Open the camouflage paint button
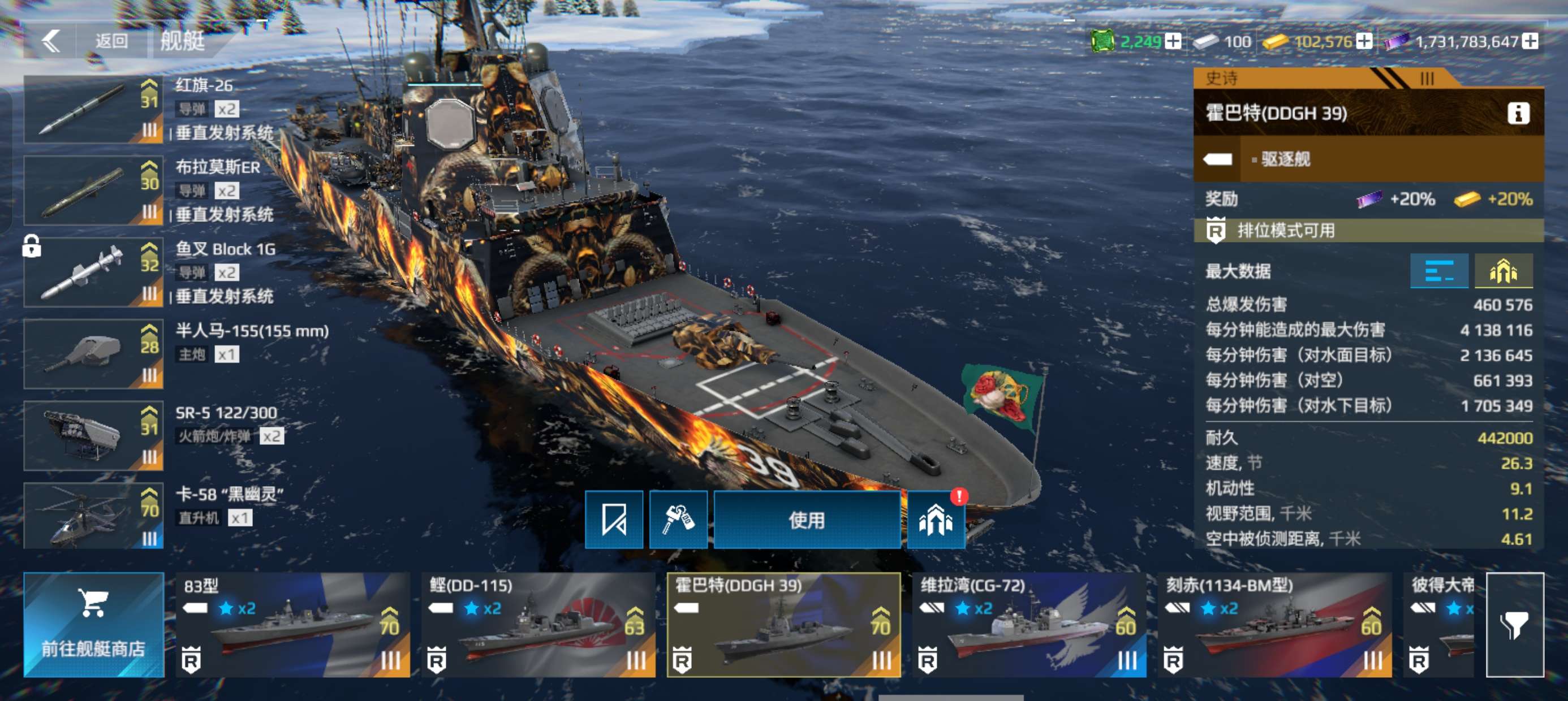1568x701 pixels. [x=678, y=520]
